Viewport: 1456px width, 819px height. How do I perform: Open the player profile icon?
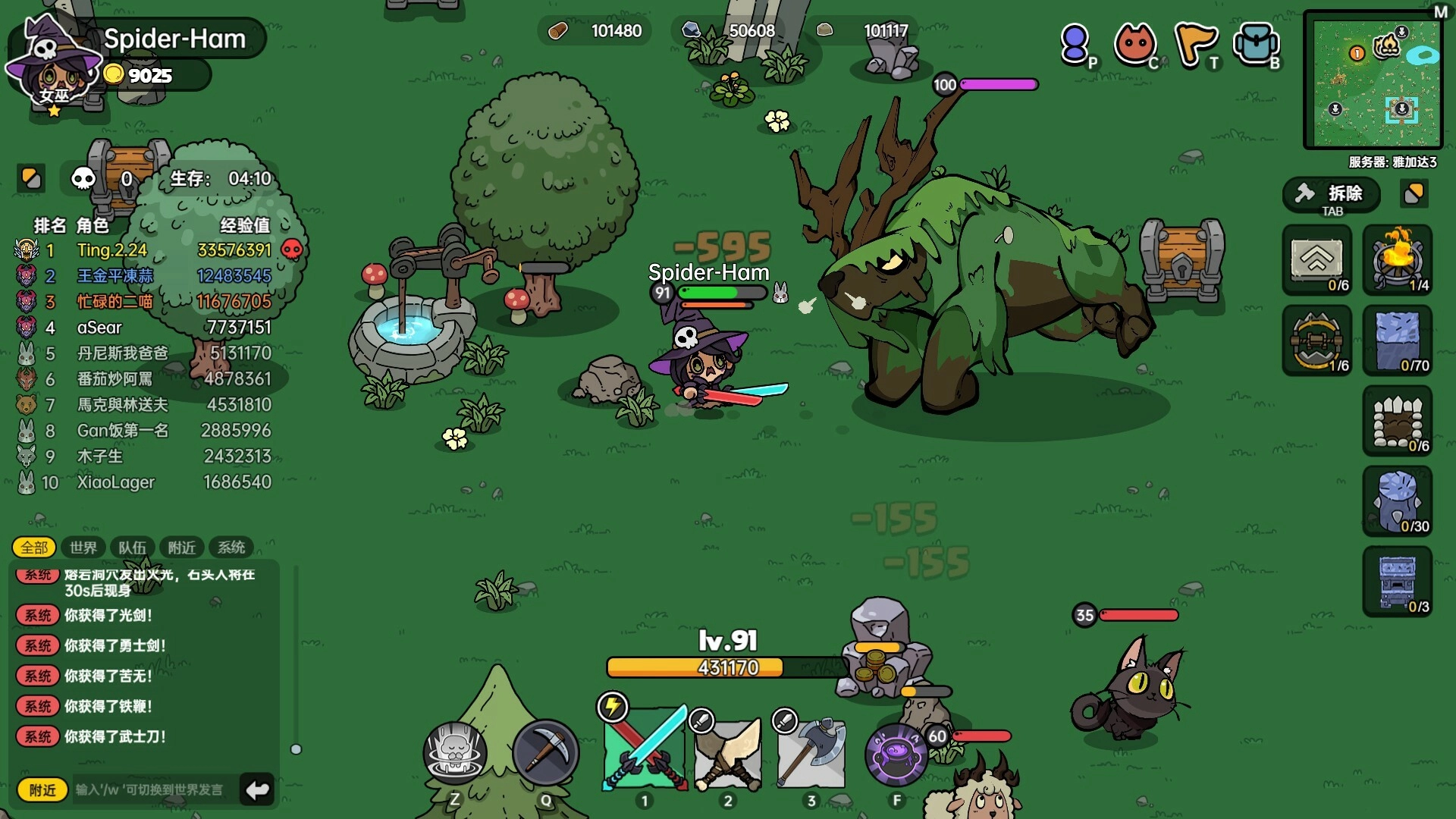coord(1075,44)
